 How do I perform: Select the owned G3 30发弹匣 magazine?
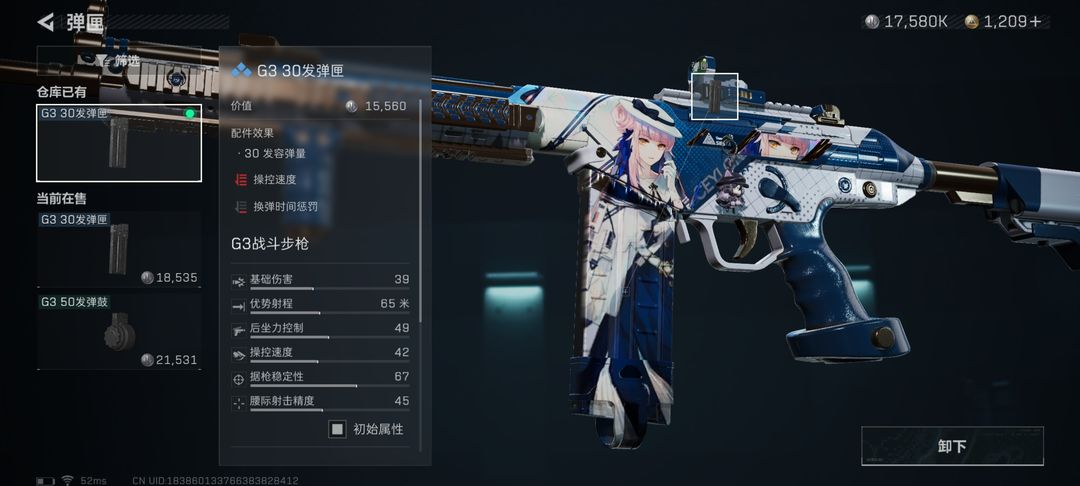(119, 143)
